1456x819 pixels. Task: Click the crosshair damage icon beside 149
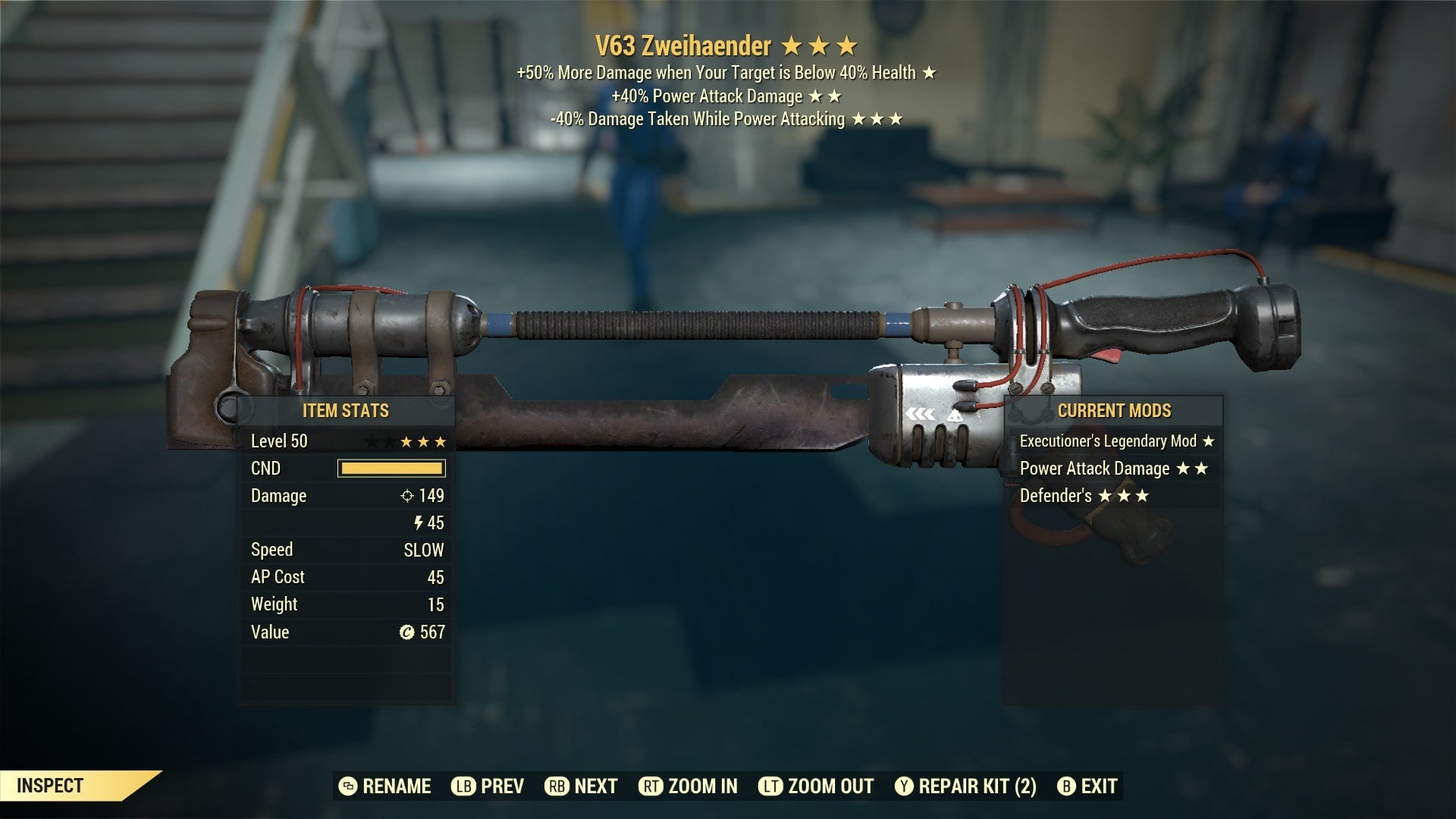[408, 495]
